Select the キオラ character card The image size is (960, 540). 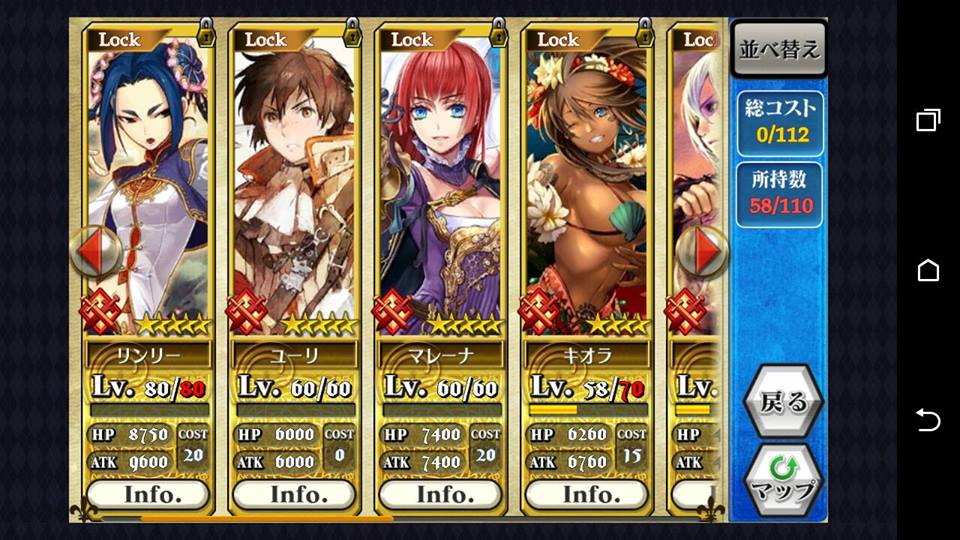pyautogui.click(x=587, y=180)
